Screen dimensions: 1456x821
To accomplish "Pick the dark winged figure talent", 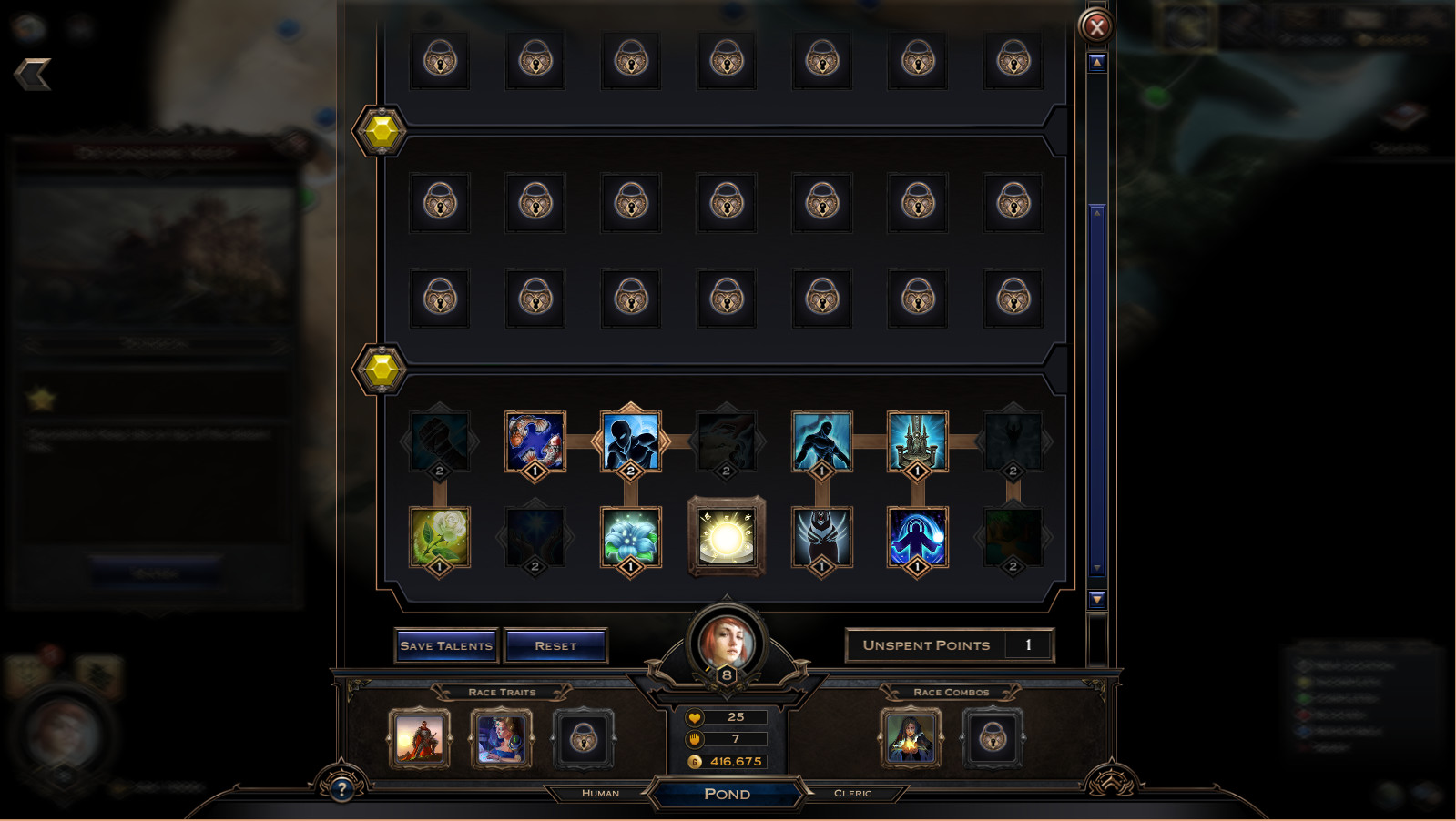I will [x=821, y=536].
